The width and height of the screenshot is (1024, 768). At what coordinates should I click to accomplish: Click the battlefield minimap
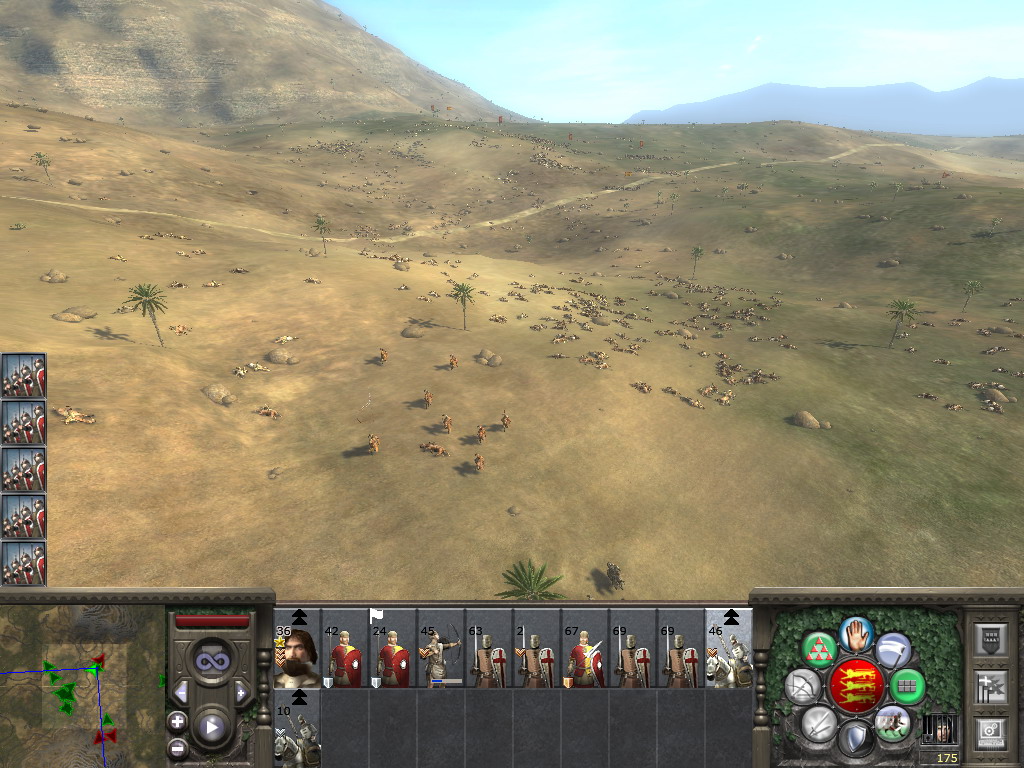coord(82,687)
